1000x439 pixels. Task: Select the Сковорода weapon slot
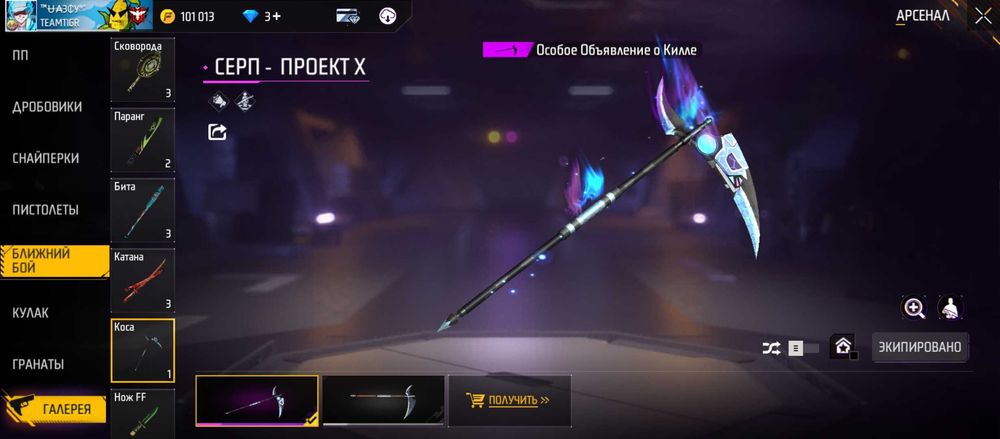click(142, 70)
